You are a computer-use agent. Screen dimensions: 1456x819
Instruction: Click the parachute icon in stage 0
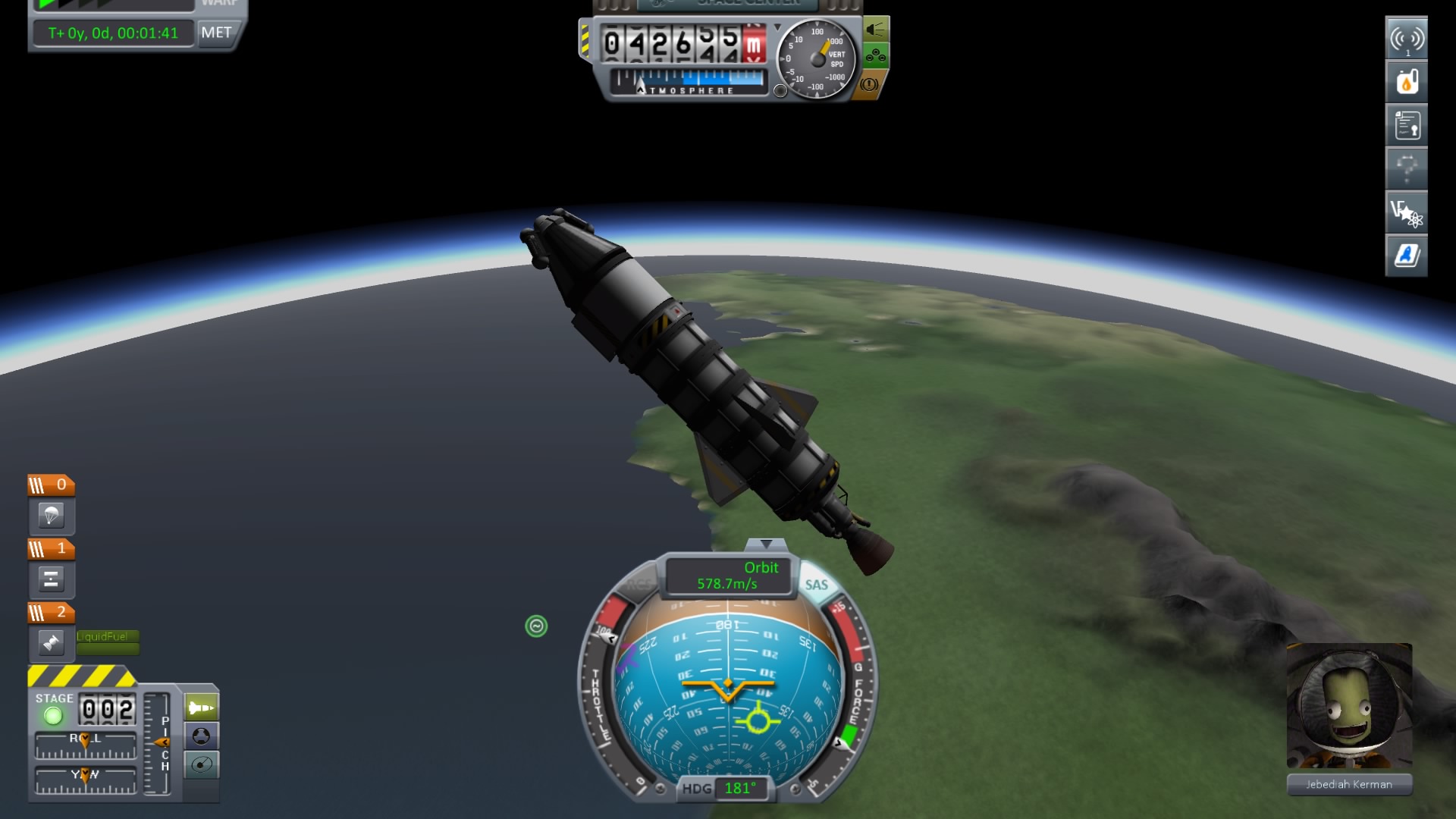pyautogui.click(x=51, y=517)
